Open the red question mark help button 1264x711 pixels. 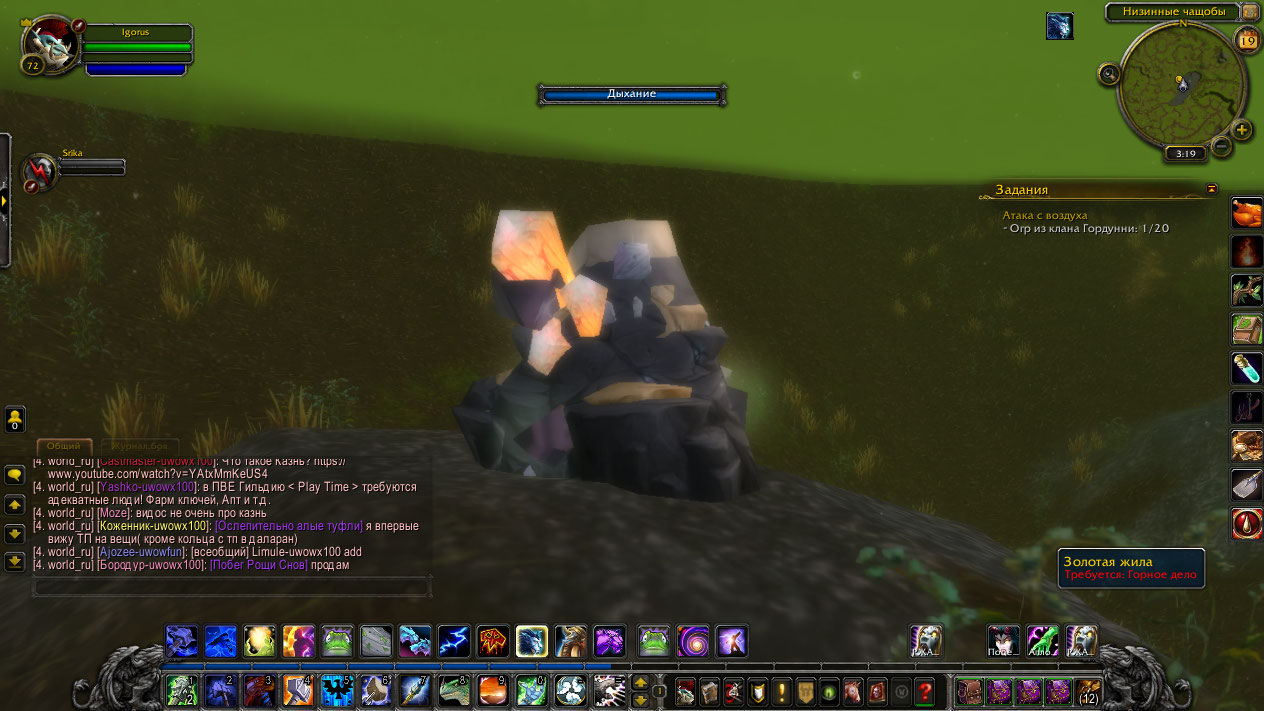tap(924, 691)
